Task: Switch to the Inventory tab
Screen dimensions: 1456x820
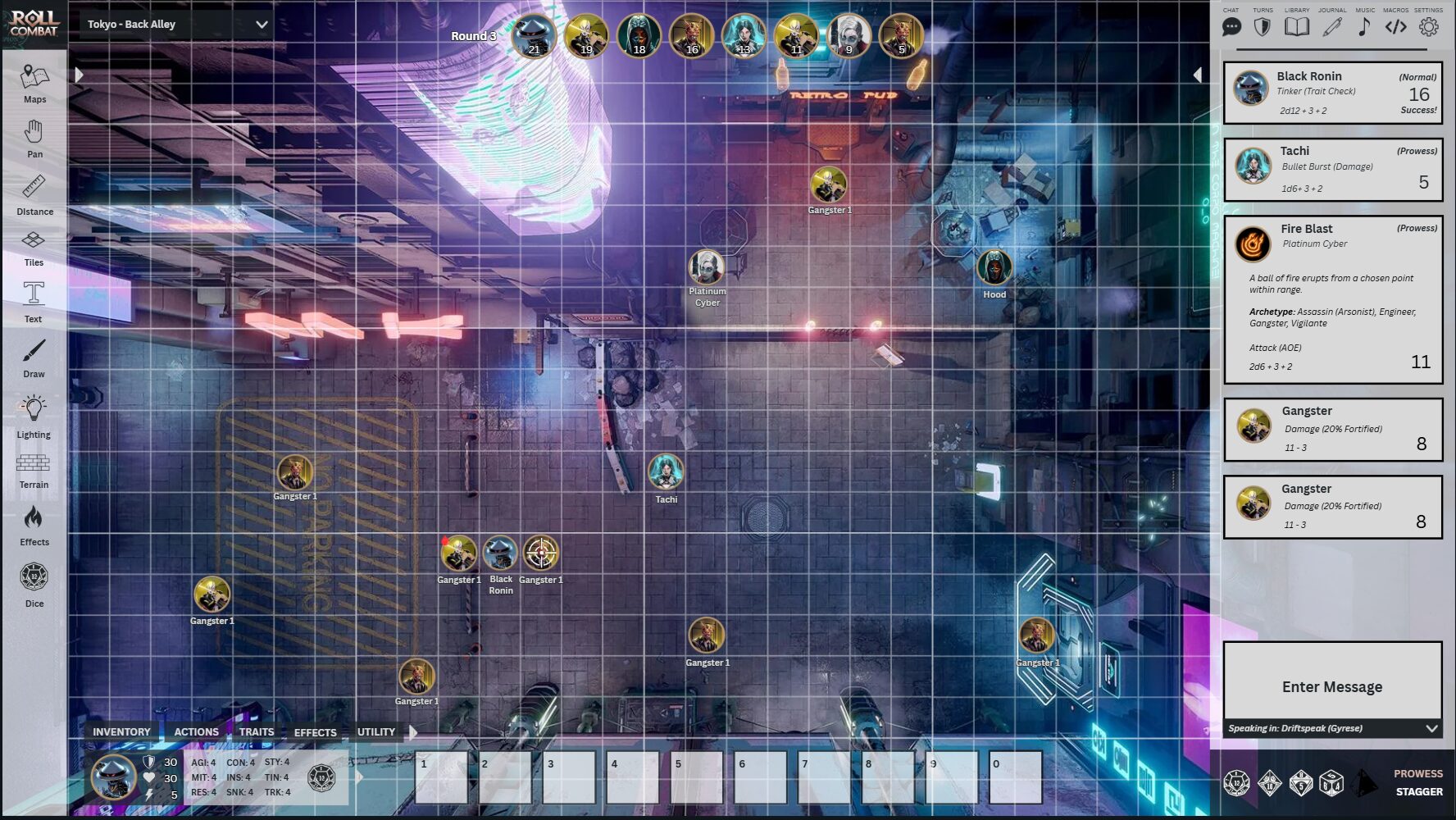Action: click(x=121, y=731)
